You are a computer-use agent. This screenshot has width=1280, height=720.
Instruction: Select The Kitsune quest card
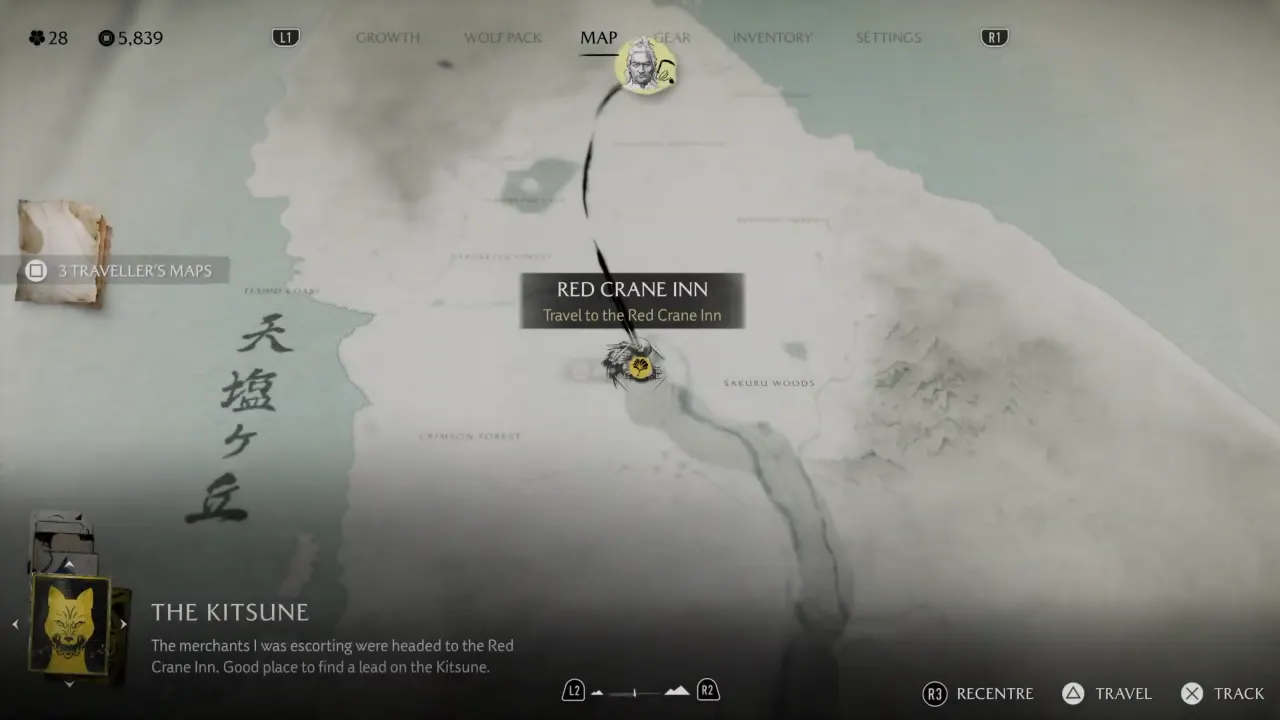coord(69,624)
